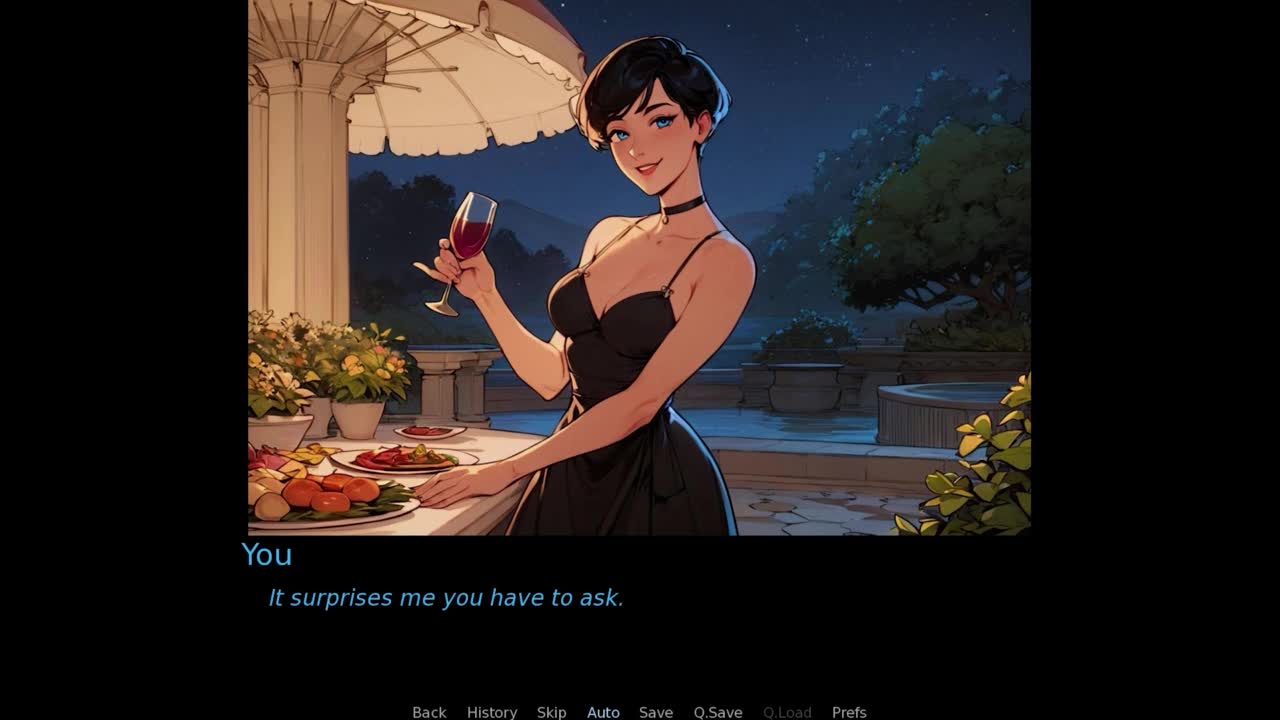Toggle Auto-advance mode

click(x=603, y=712)
